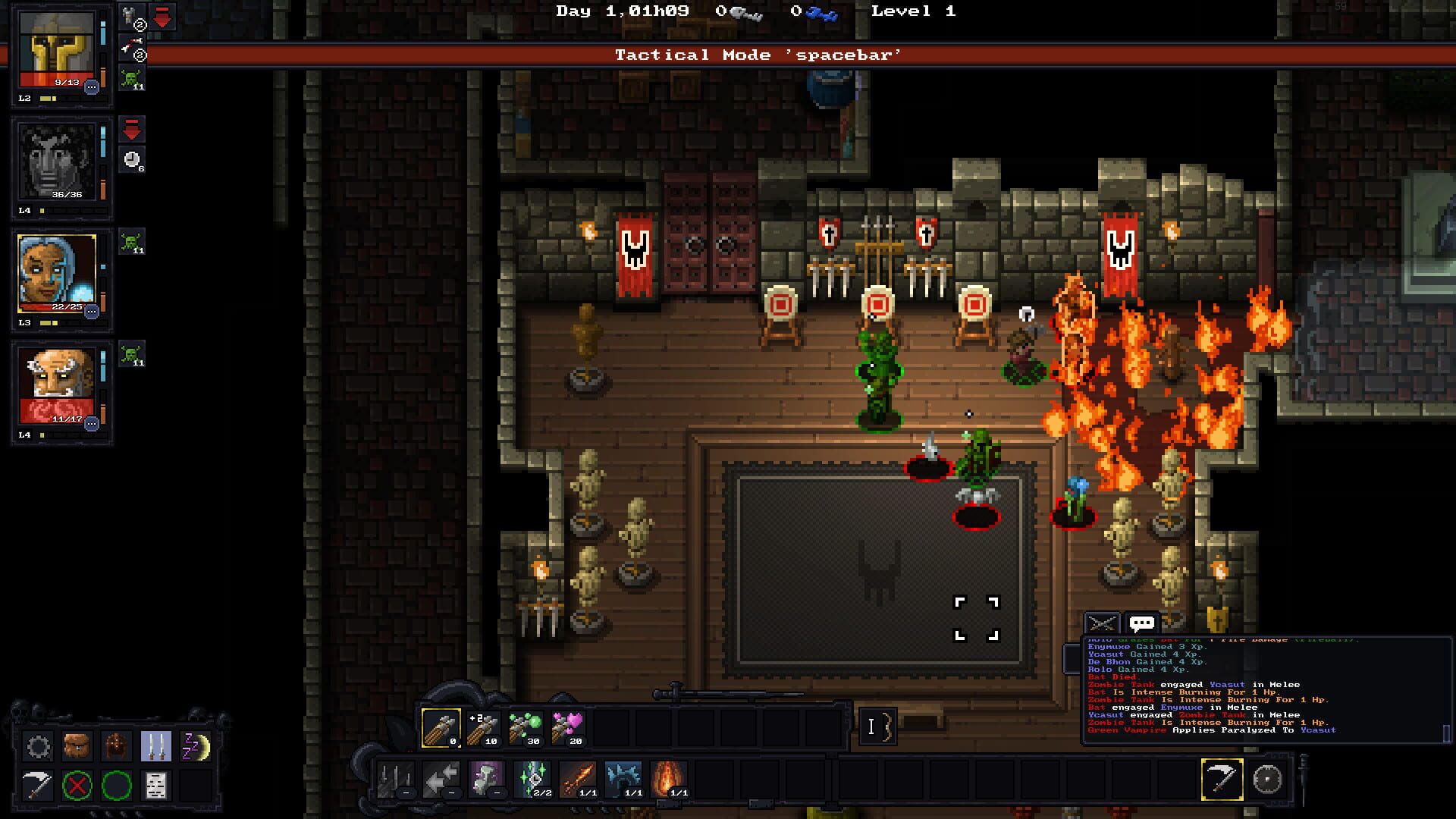Select the +2 arrows ammo slot
The height and width of the screenshot is (819, 1456).
483,729
